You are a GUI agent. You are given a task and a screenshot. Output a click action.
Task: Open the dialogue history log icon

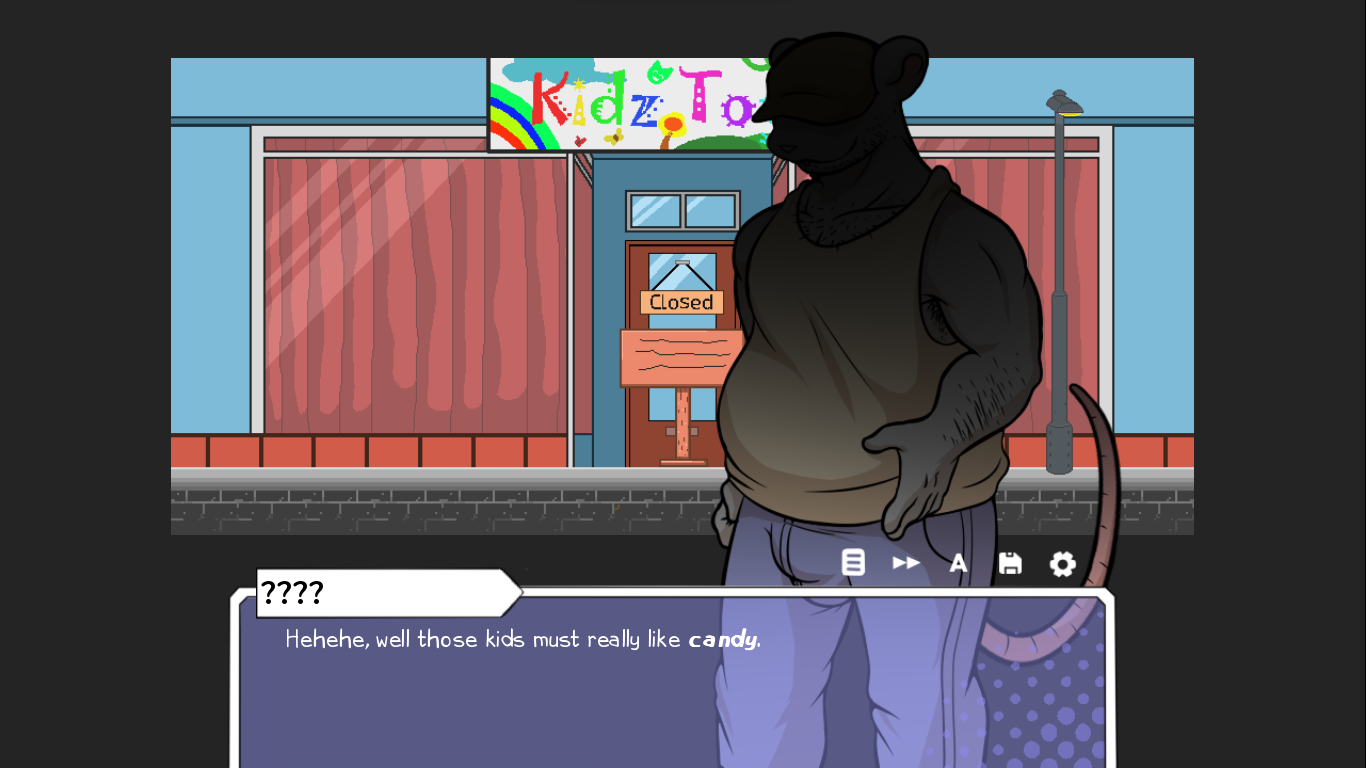(853, 563)
